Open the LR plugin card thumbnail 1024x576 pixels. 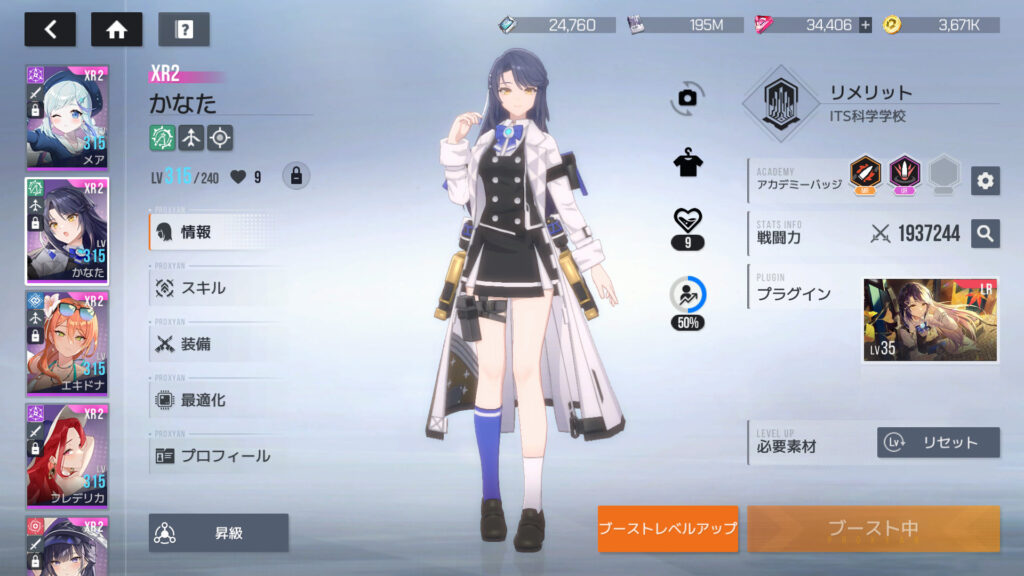tap(930, 320)
